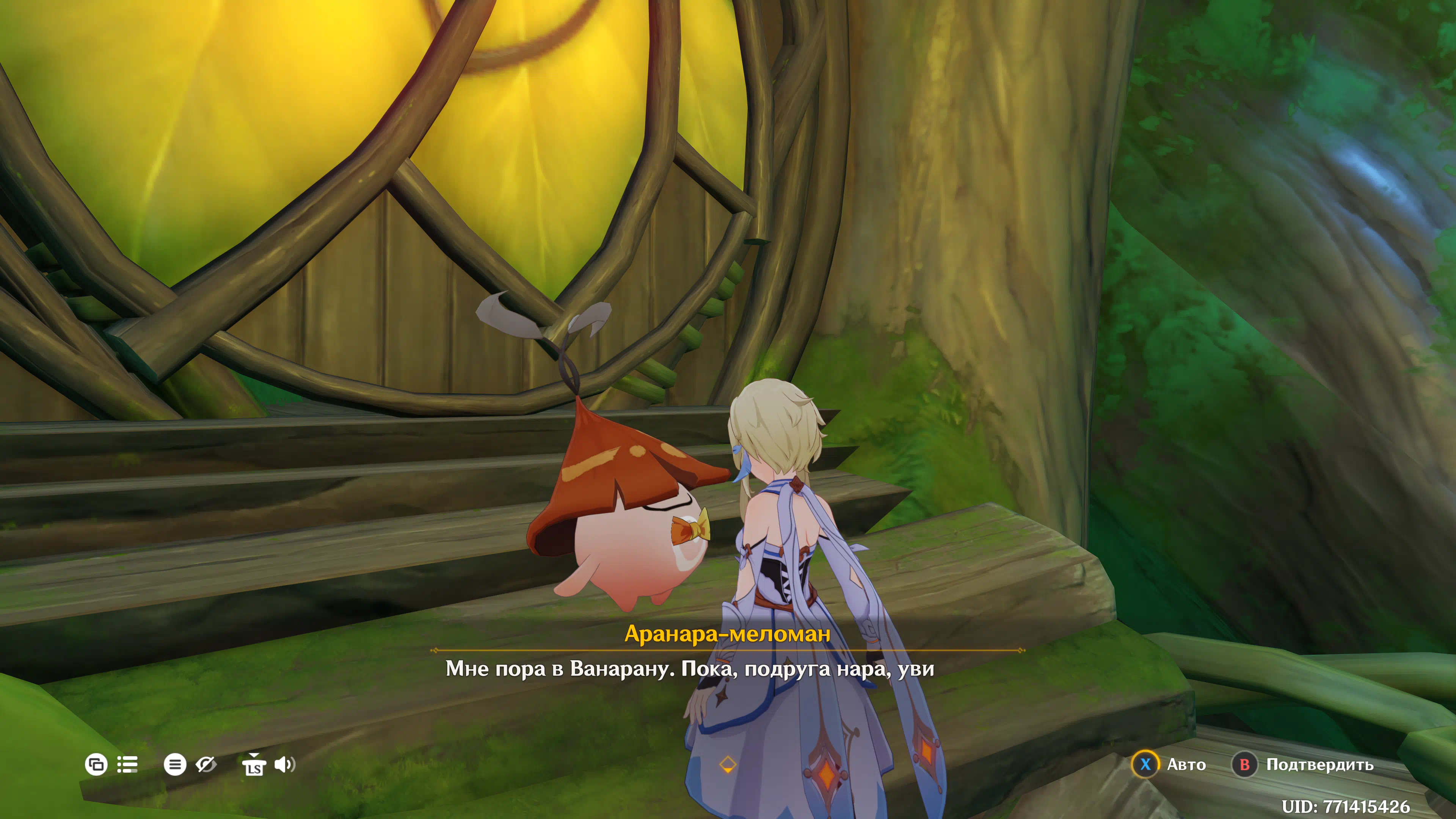Replay the voice line via speaker icon
The height and width of the screenshot is (819, 1456).
tap(284, 765)
